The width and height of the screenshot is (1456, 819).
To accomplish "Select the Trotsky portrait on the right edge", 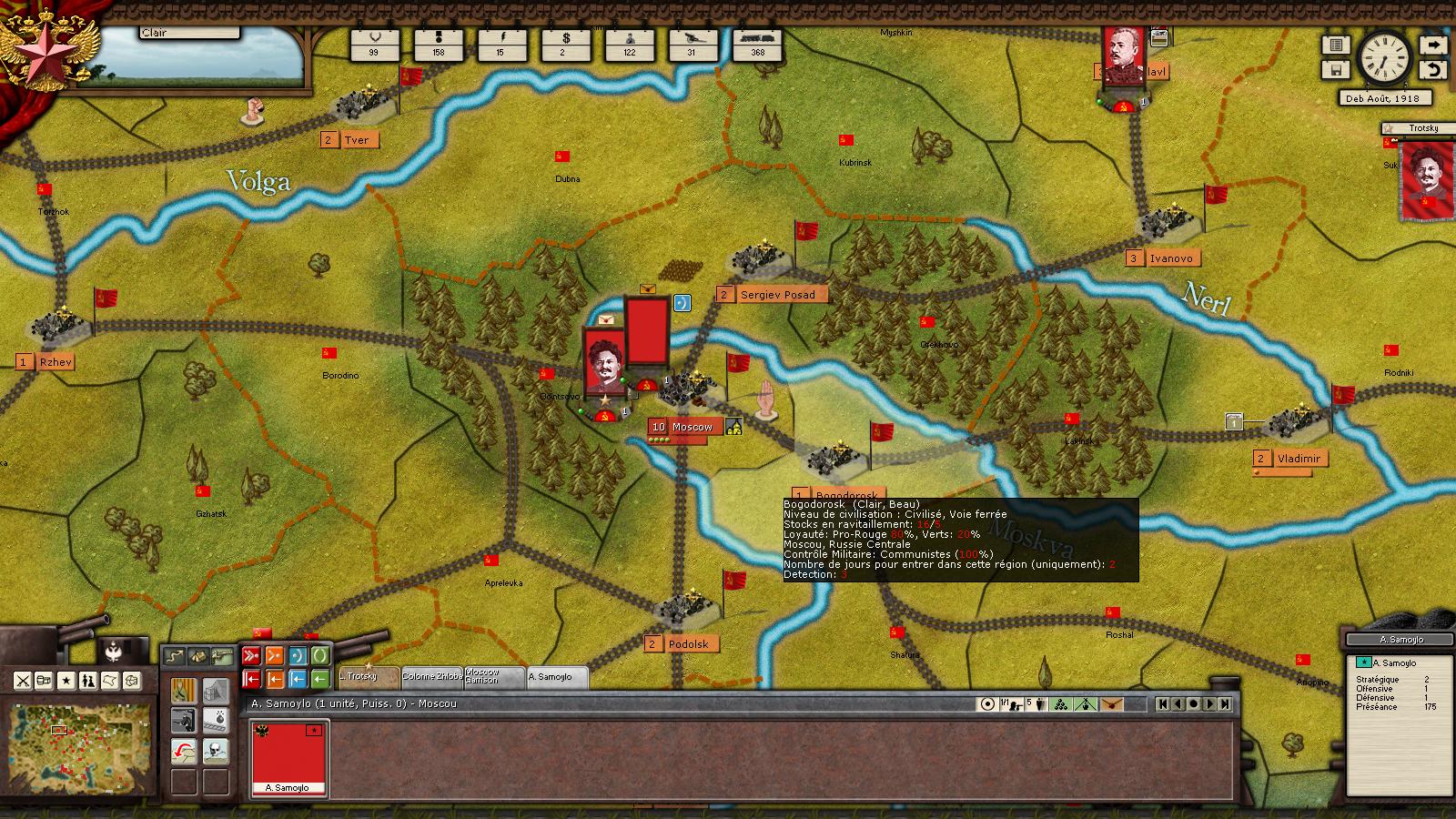I will [x=1425, y=182].
